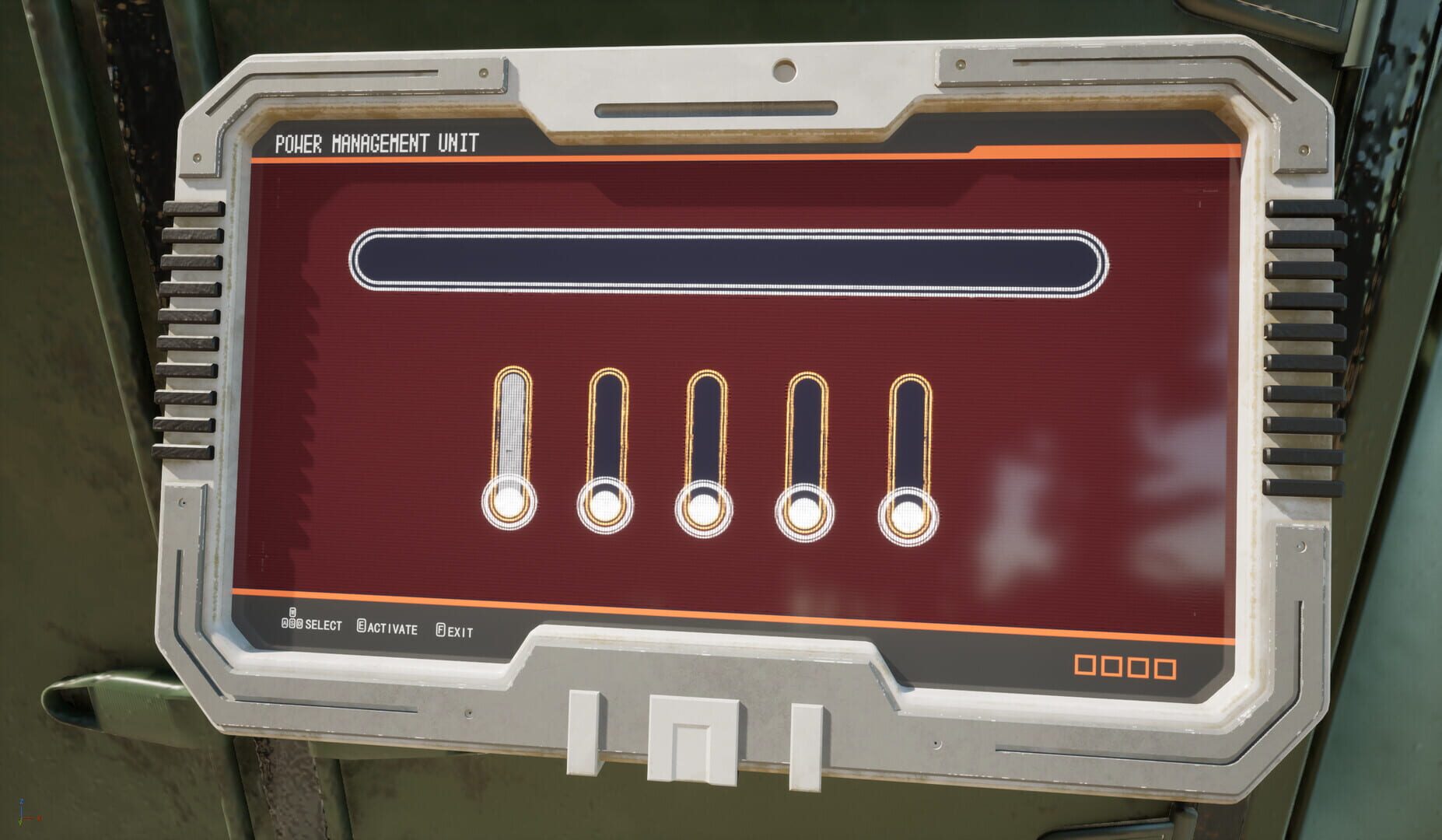The image size is (1442, 840).
Task: Click the E Activate key prompt icon
Action: click(x=361, y=625)
